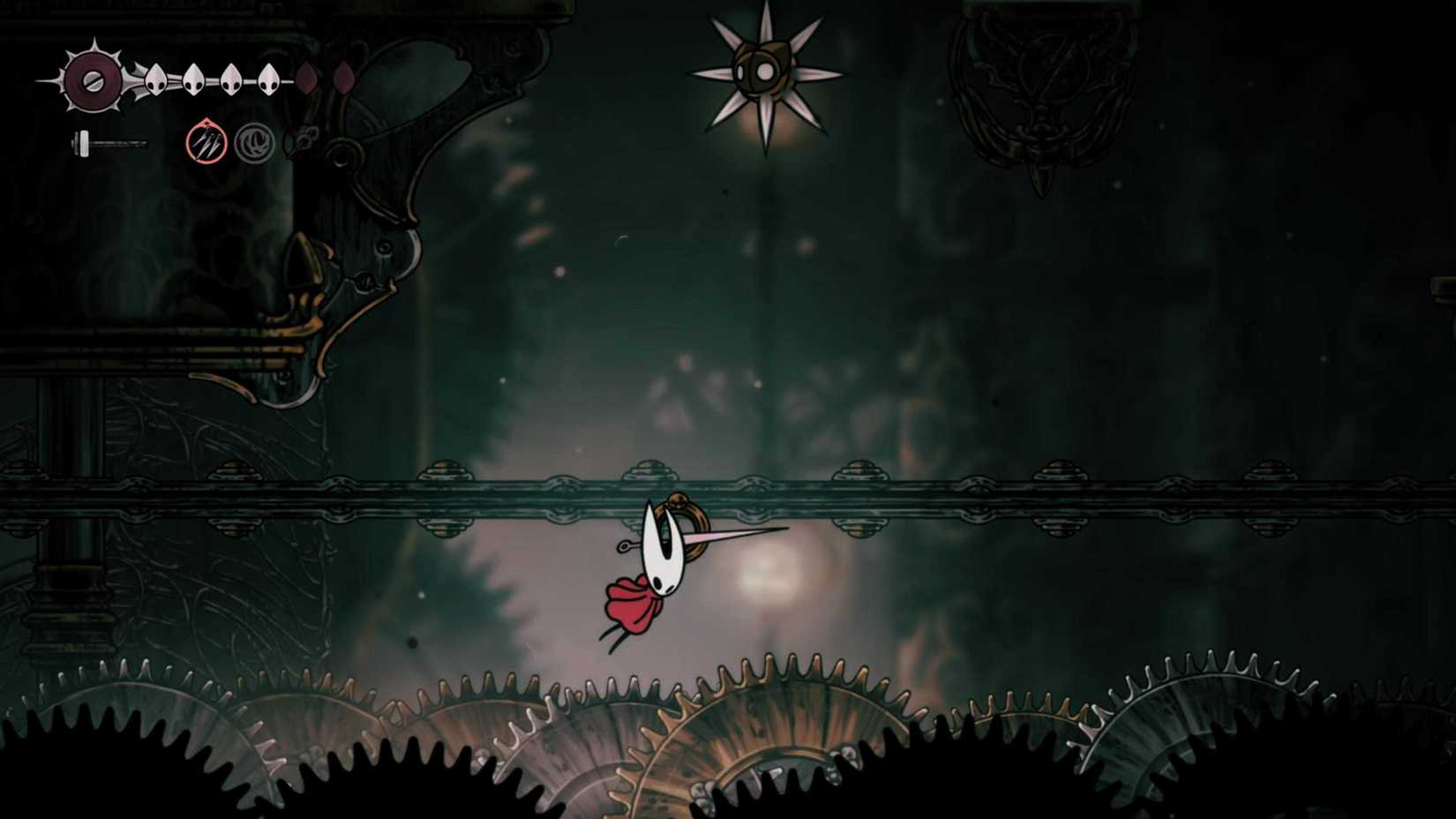Image resolution: width=1456 pixels, height=819 pixels.
Task: Click the last pink depleted mask
Action: [x=344, y=79]
